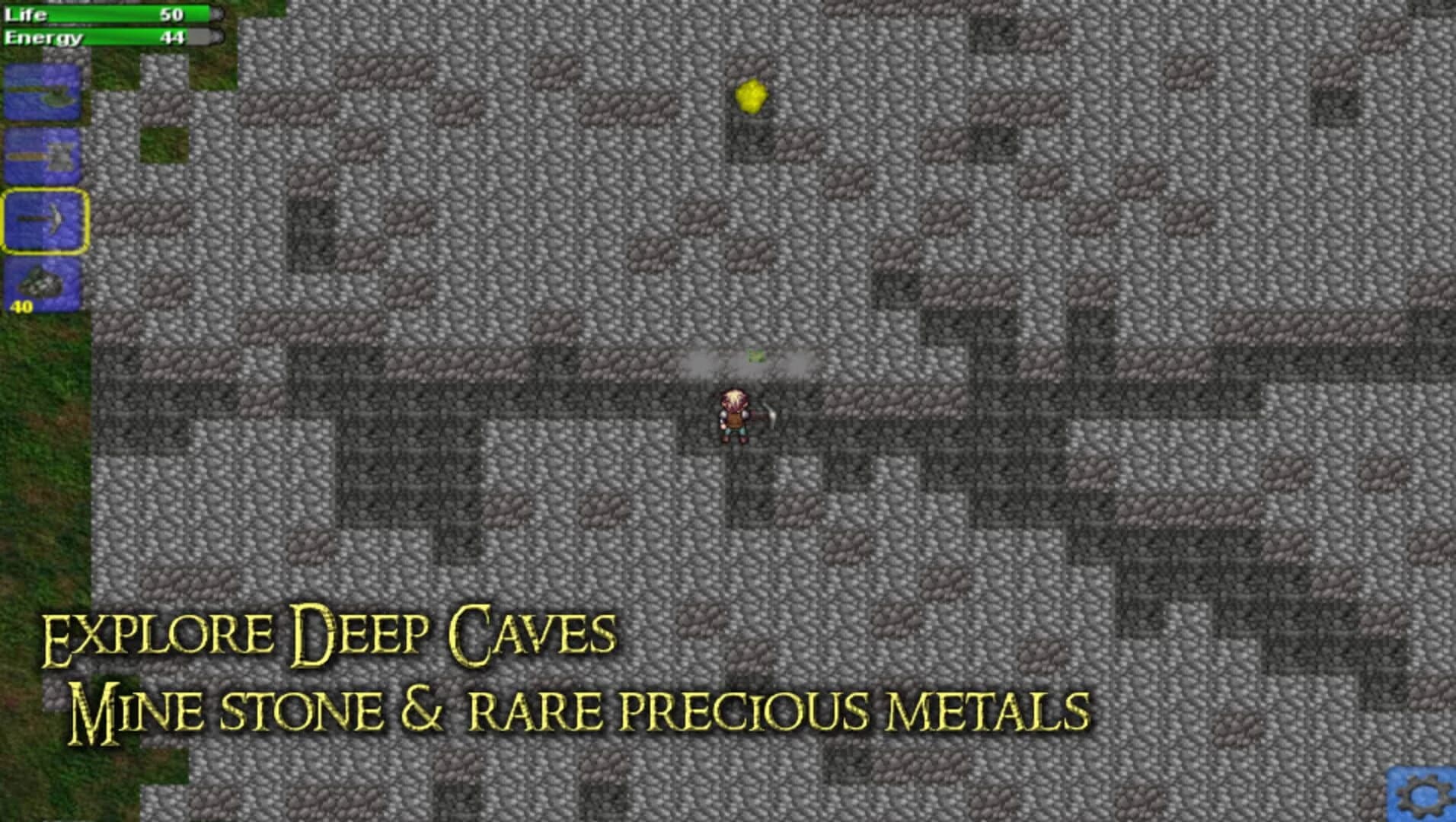
Task: Click the Life label in the HUD
Action: pos(27,13)
